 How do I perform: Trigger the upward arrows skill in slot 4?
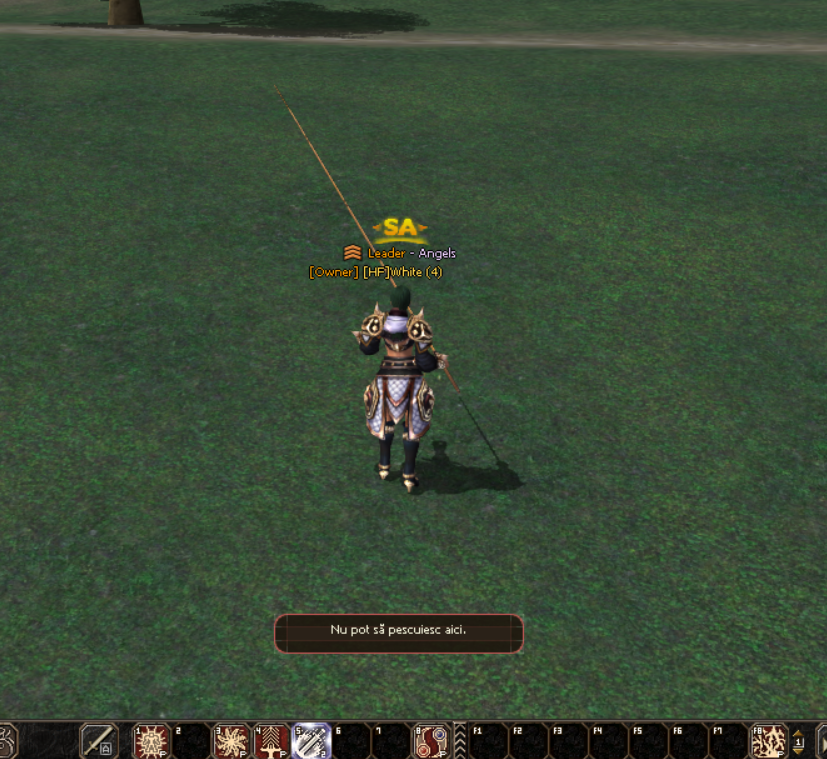tap(272, 741)
